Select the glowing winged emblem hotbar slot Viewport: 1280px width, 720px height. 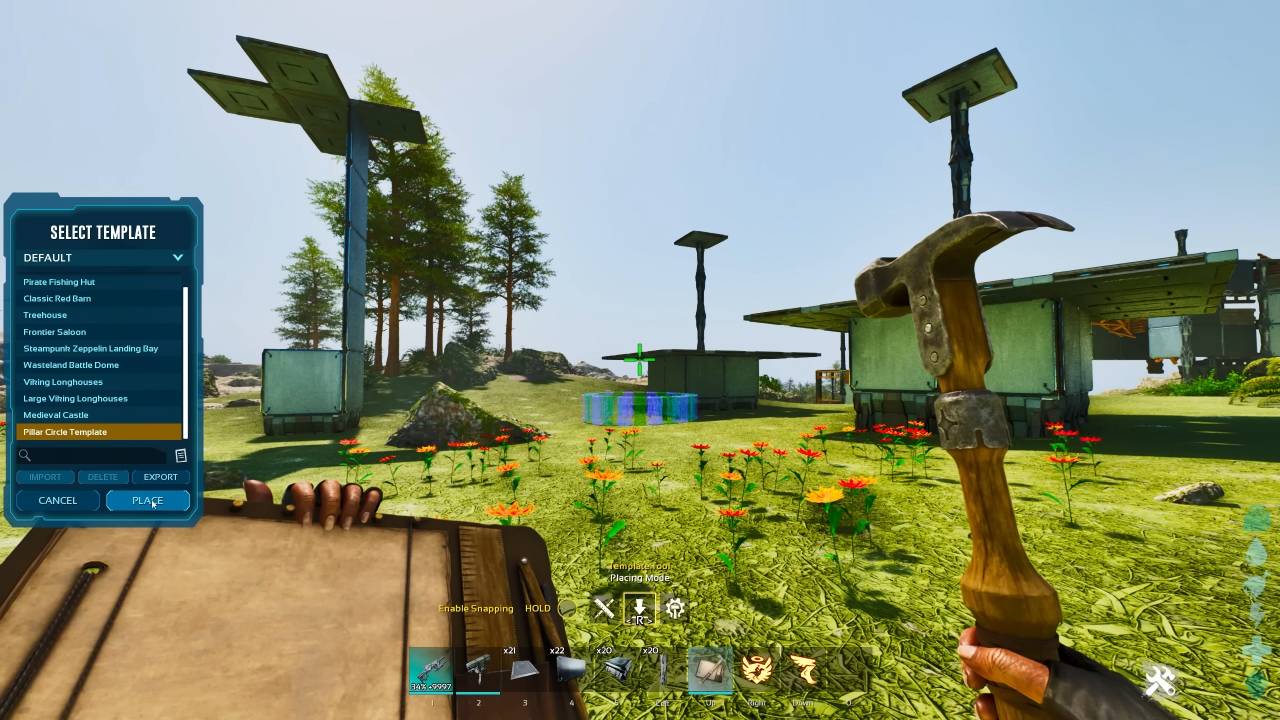click(x=757, y=669)
